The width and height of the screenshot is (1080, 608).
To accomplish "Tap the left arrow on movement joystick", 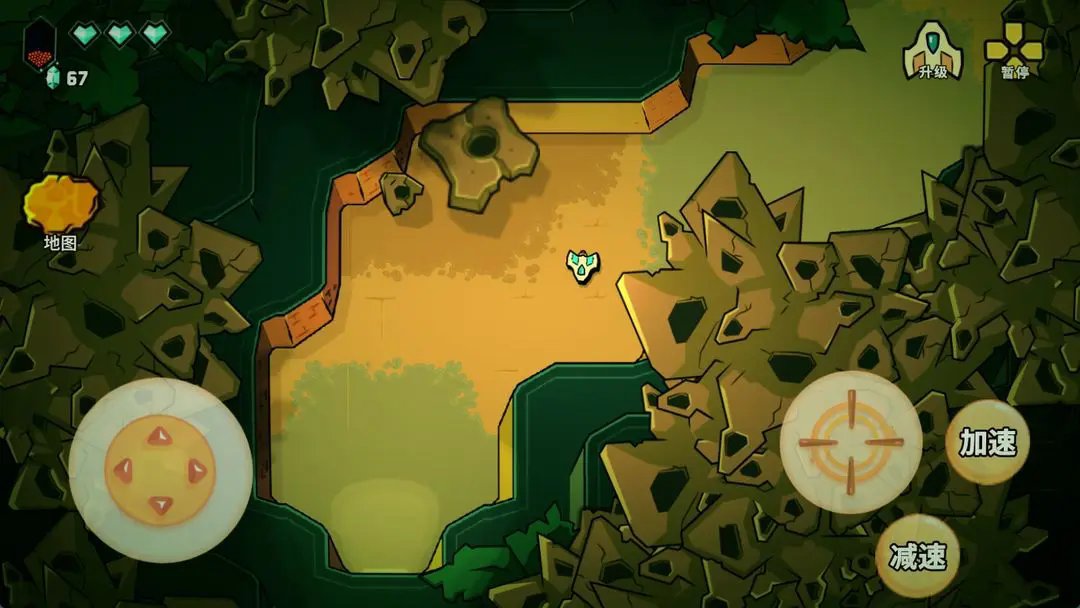I will pos(123,470).
